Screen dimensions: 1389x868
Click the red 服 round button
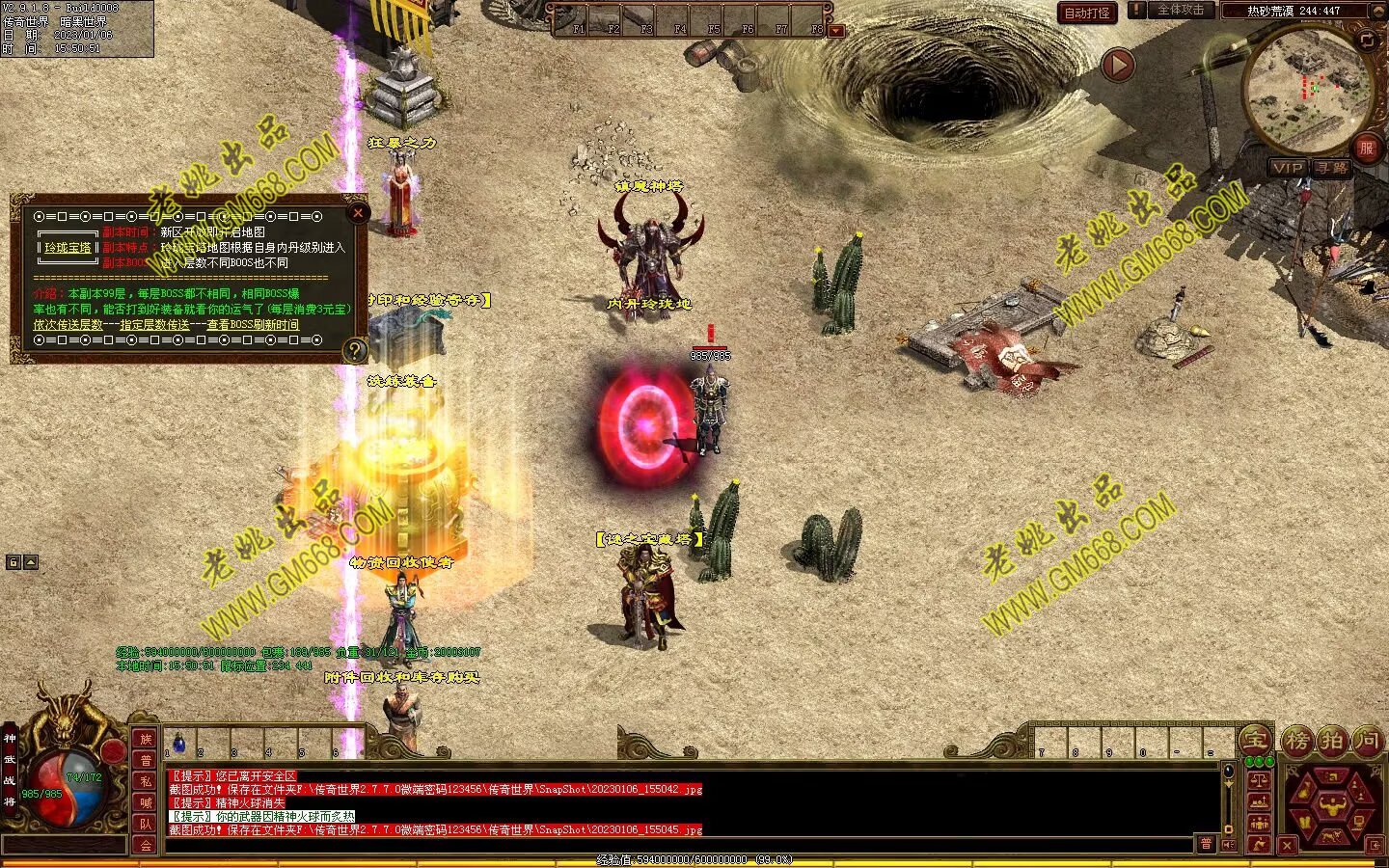pyautogui.click(x=1366, y=148)
